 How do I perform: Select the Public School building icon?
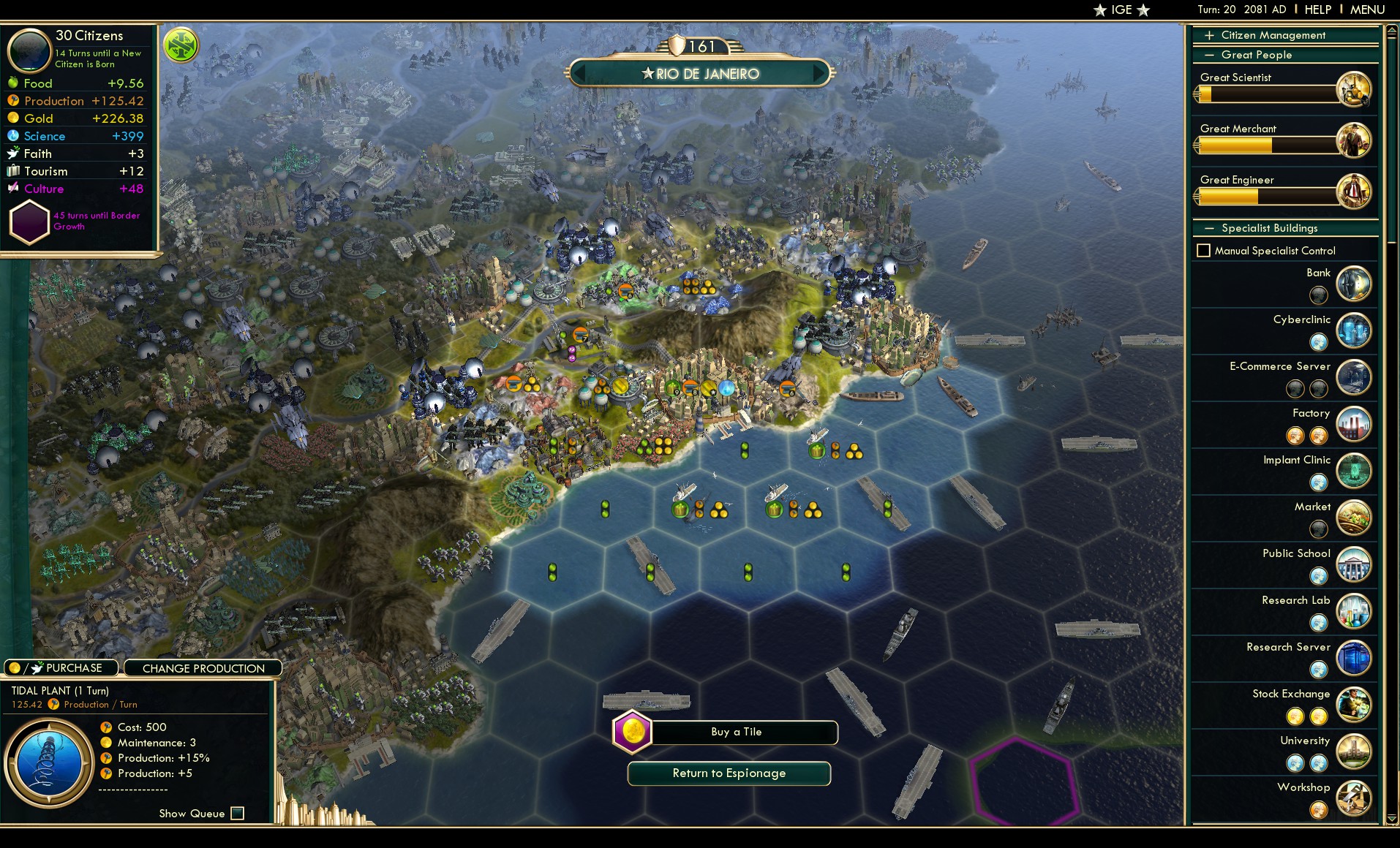[x=1354, y=564]
